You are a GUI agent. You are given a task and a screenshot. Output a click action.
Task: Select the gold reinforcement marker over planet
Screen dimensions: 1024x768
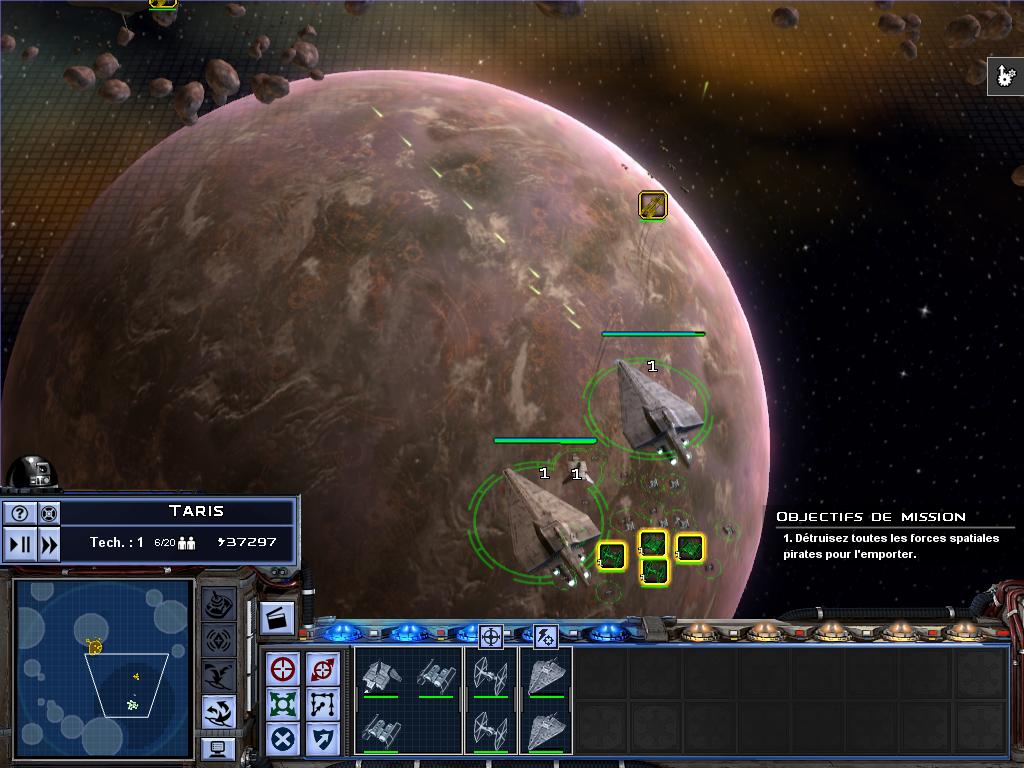pyautogui.click(x=652, y=206)
